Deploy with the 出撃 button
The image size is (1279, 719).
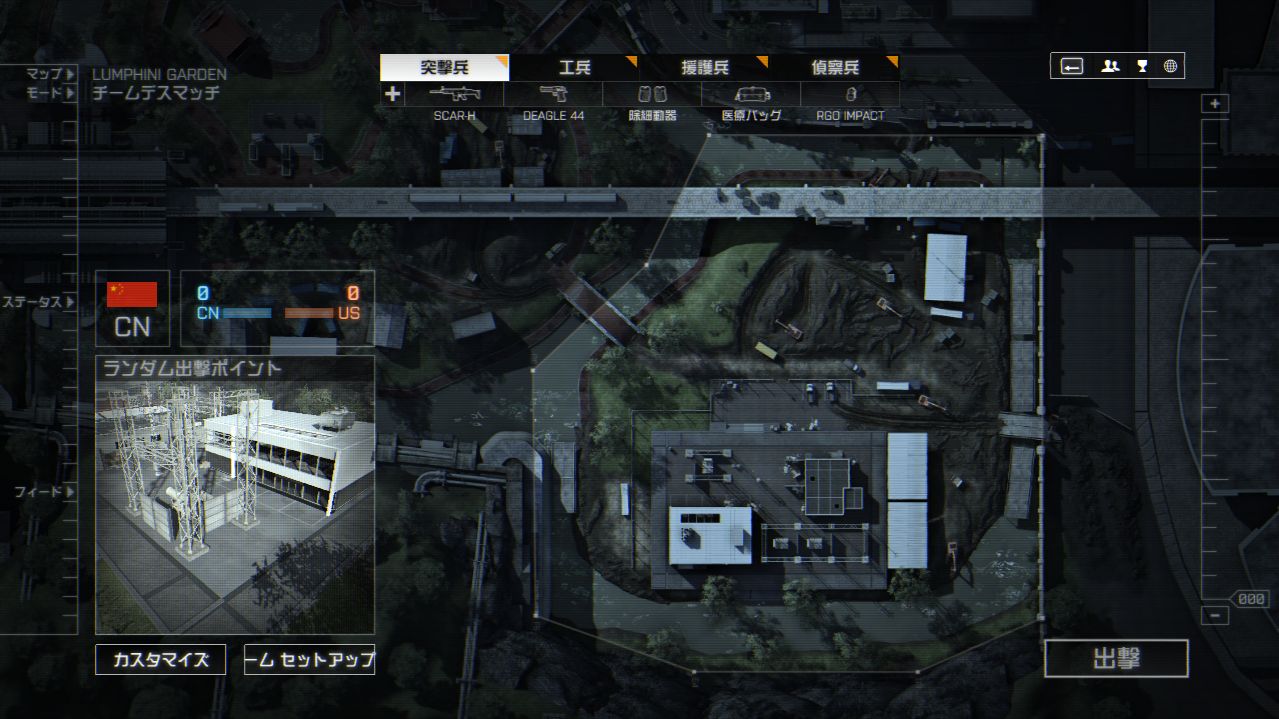[1116, 659]
